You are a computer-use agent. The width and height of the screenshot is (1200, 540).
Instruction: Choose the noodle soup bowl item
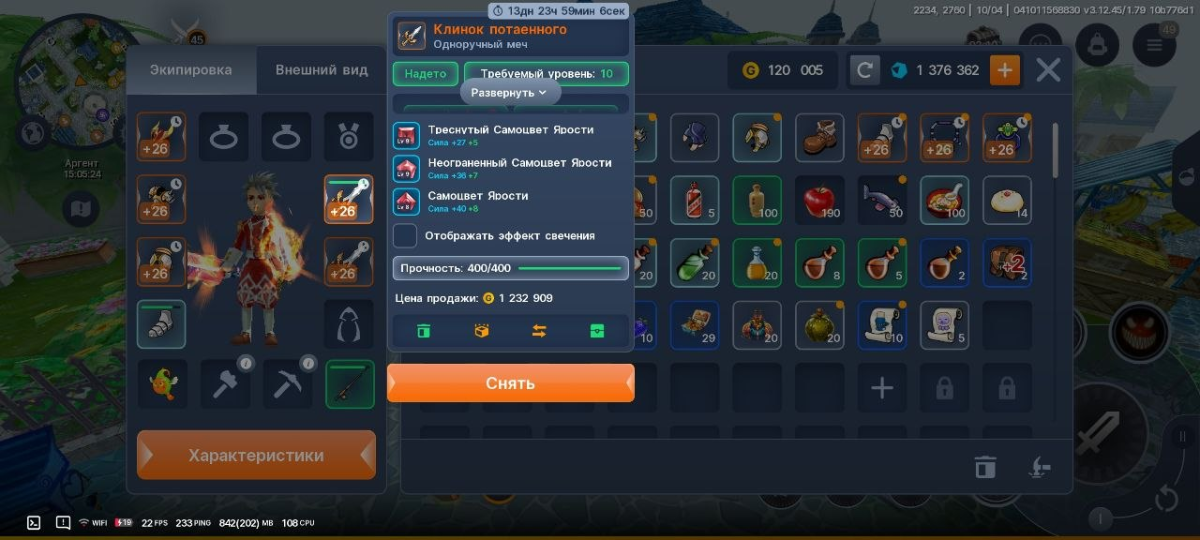coord(944,200)
